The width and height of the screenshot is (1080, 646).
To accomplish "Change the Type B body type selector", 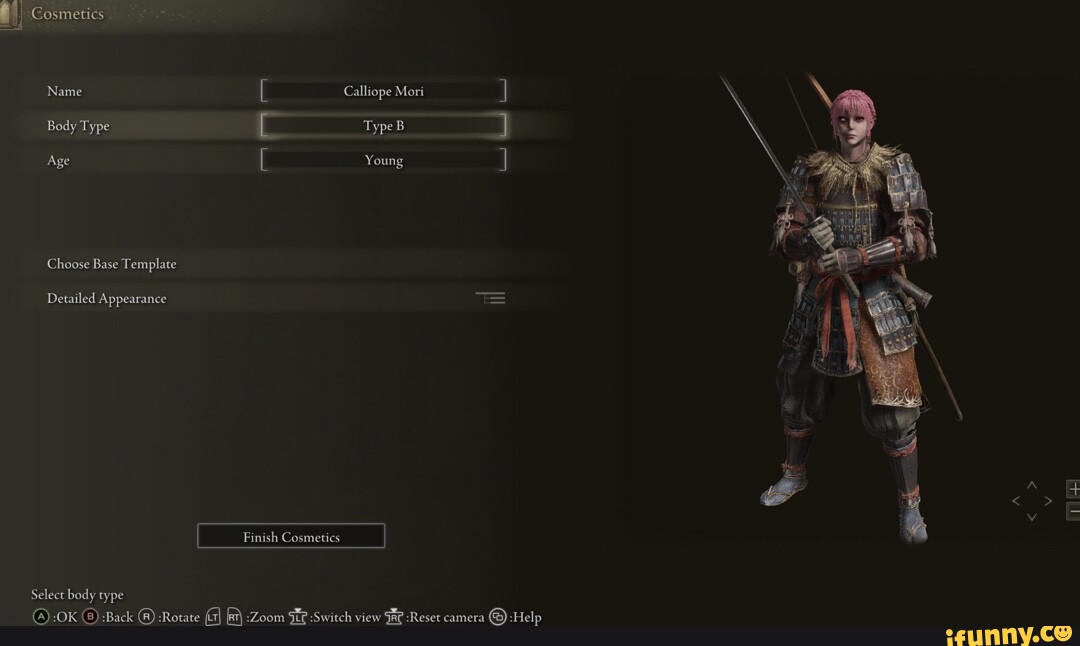I will [383, 126].
